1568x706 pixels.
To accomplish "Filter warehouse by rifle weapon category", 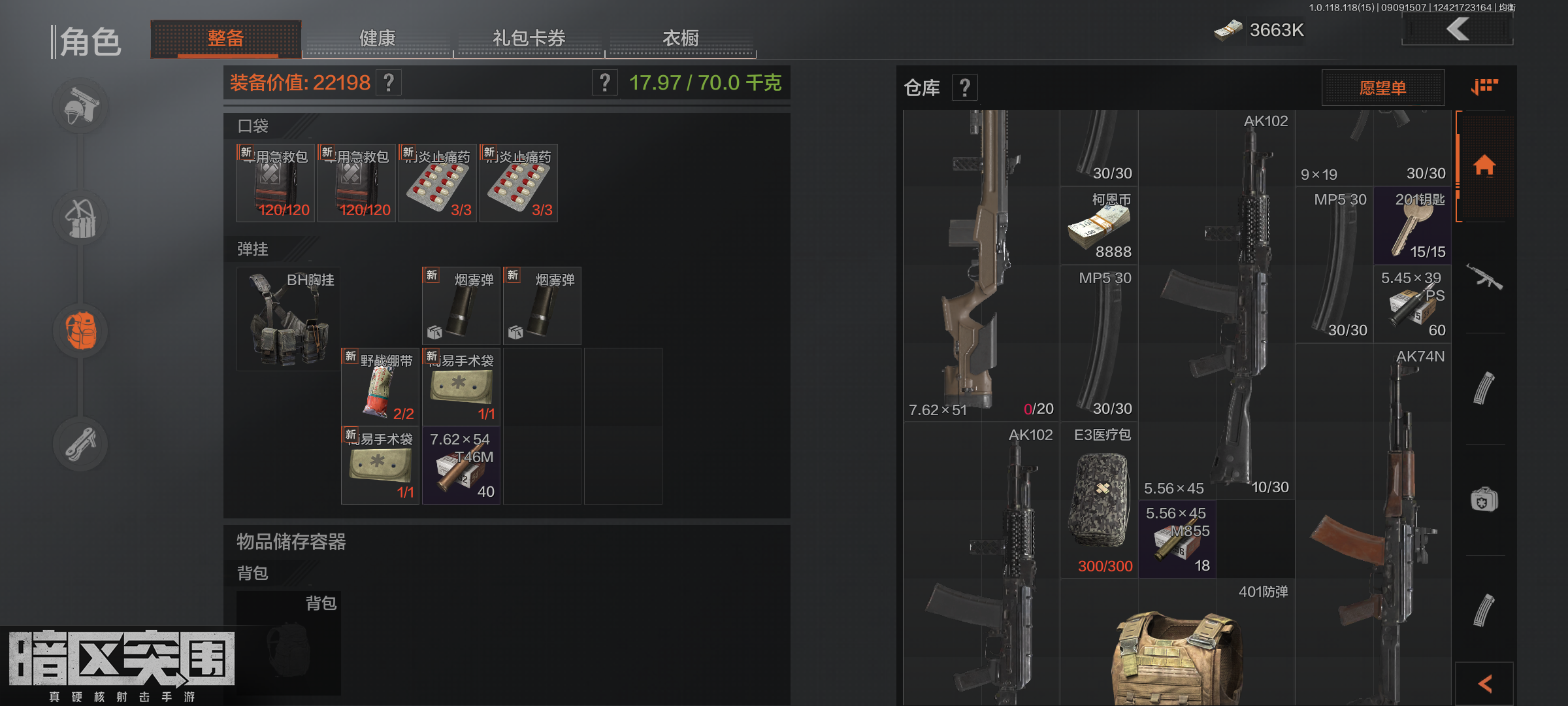I will point(1484,277).
